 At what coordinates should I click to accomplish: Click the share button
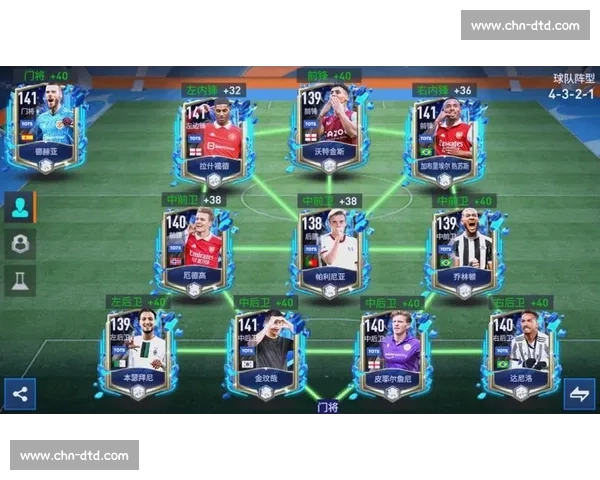(x=20, y=394)
